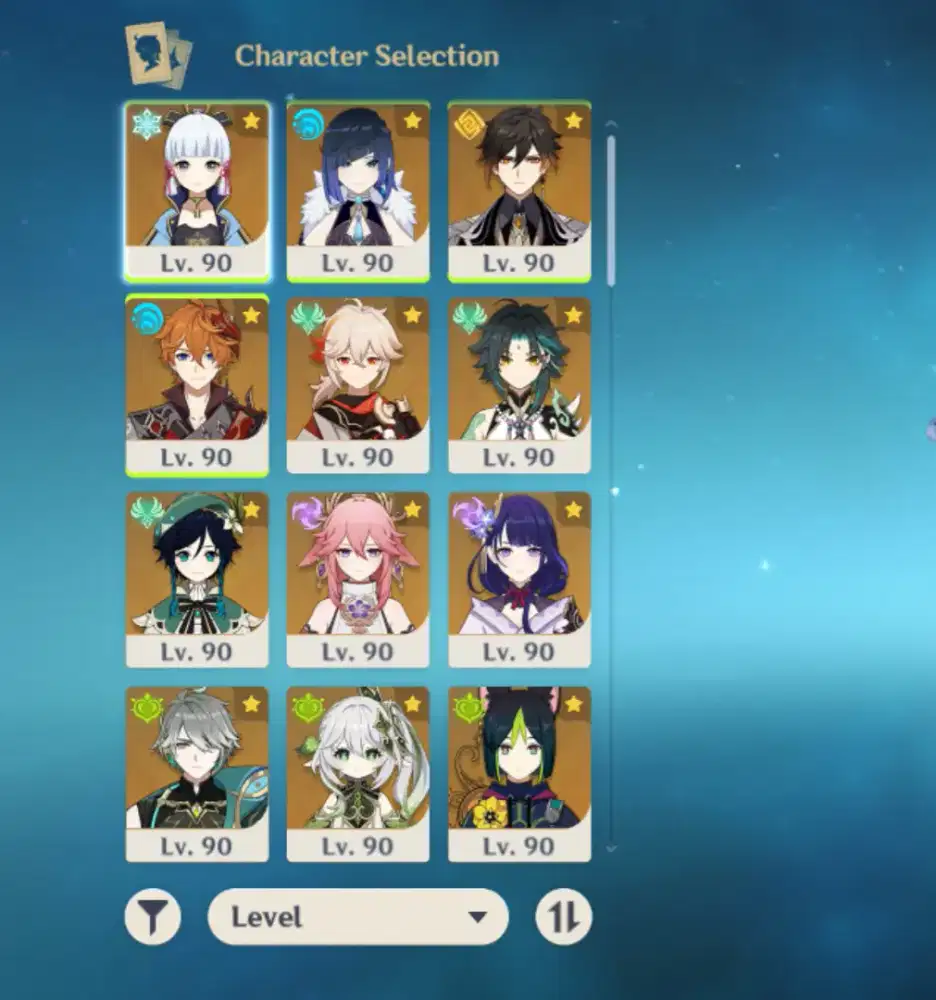Open the Level sort dropdown
Viewport: 936px width, 1000px height.
tap(358, 917)
